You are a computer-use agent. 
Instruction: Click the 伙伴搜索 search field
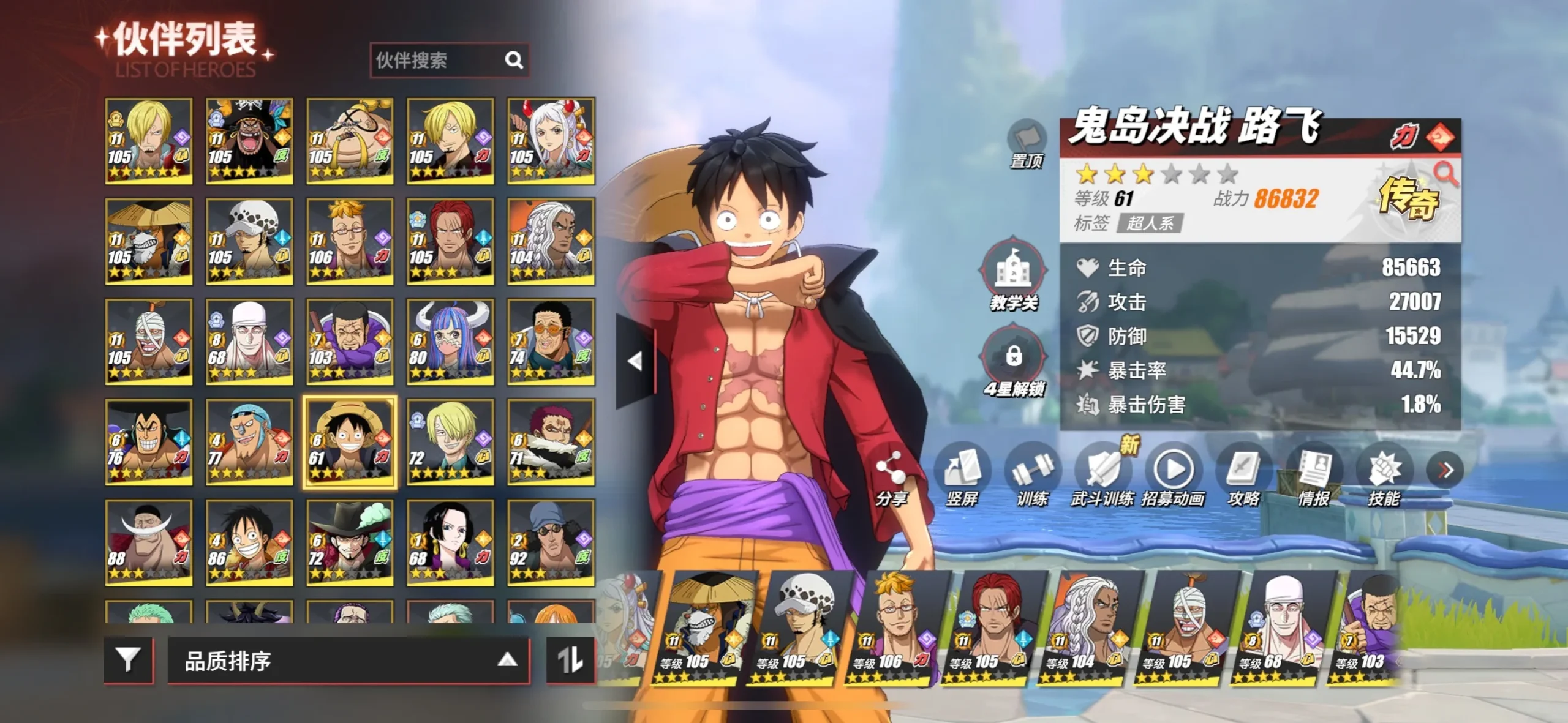pyautogui.click(x=438, y=60)
